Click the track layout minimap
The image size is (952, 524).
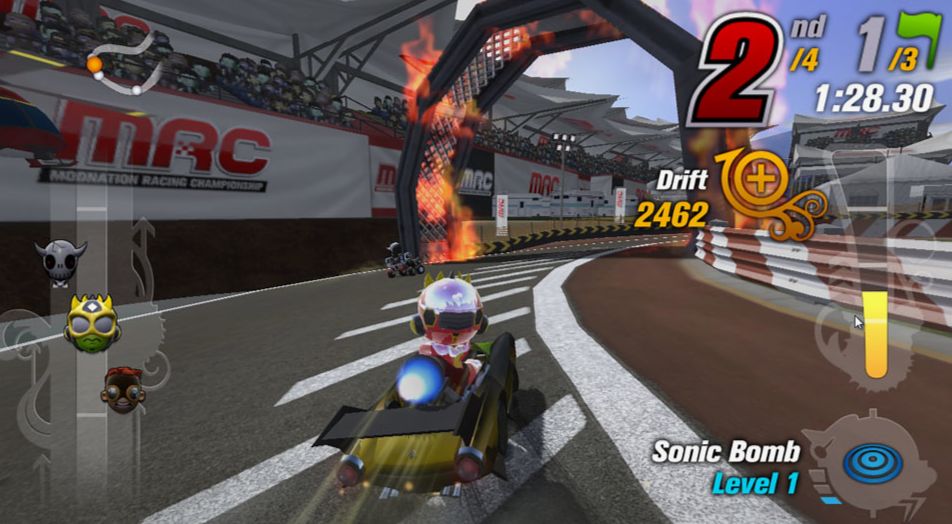point(127,62)
